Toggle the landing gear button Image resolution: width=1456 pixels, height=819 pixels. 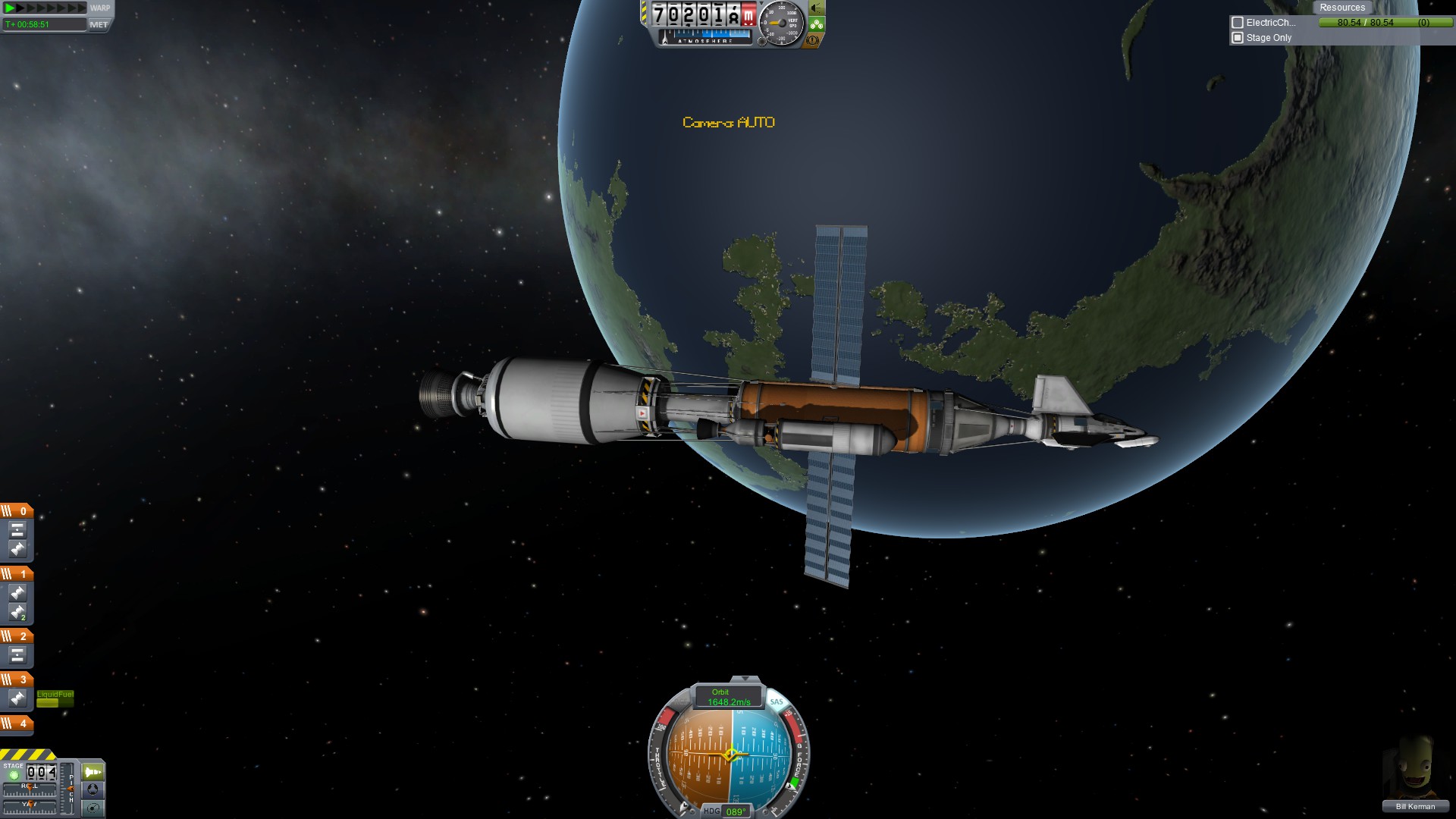tap(816, 24)
